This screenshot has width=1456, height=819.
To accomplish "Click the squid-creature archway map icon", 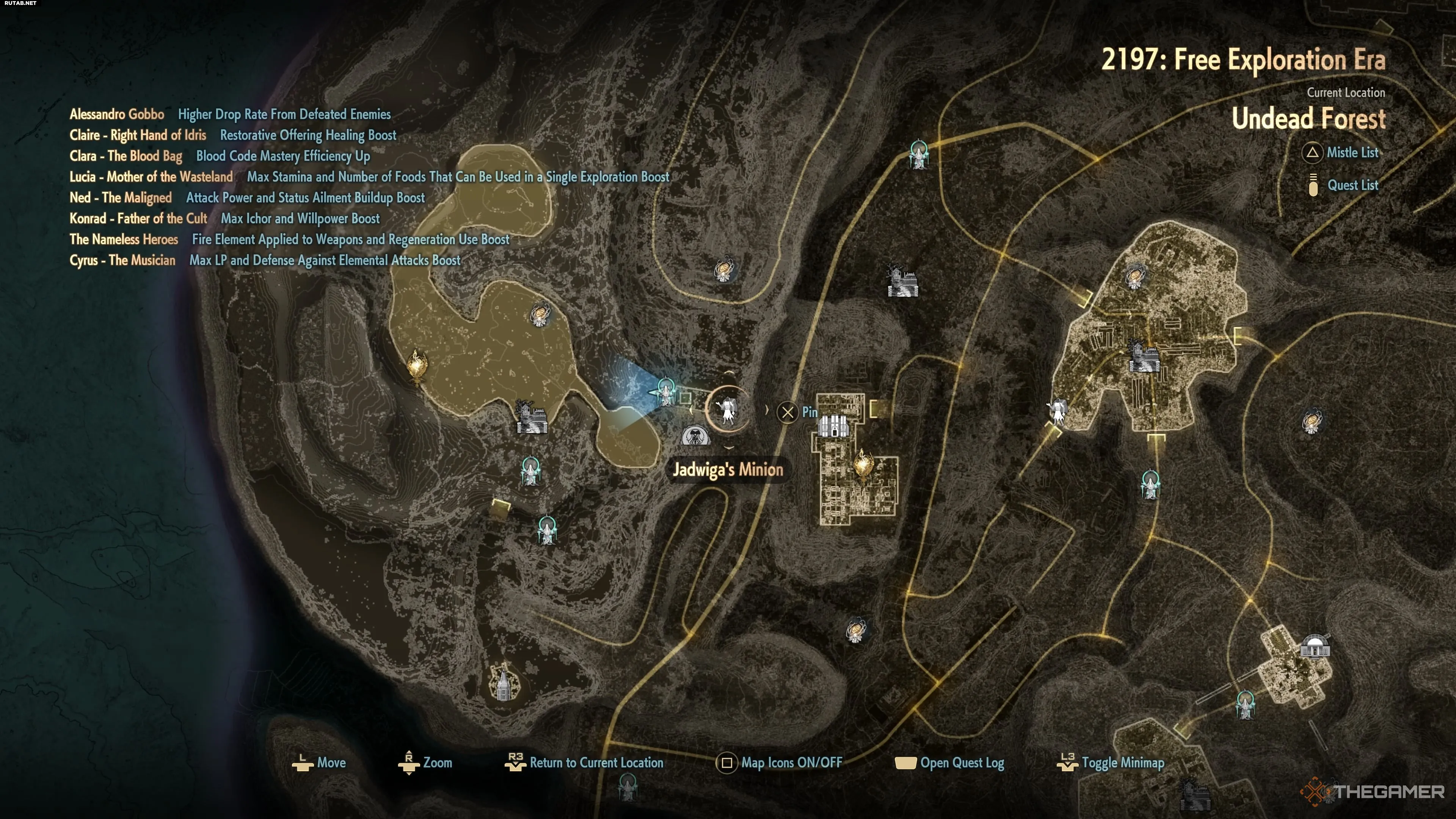I will 695,436.
